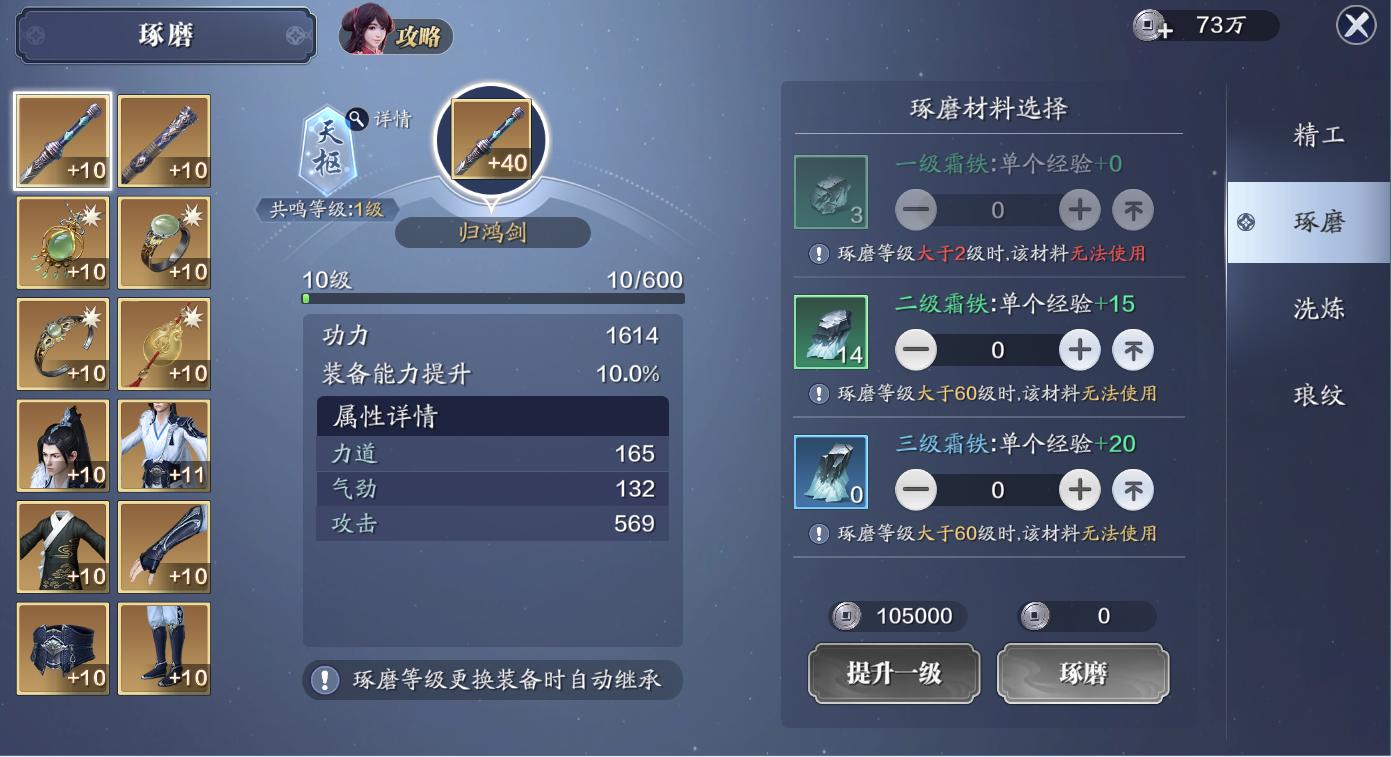Image resolution: width=1391 pixels, height=757 pixels.
Task: Select the green bead necklace equipment icon
Action: (x=62, y=242)
